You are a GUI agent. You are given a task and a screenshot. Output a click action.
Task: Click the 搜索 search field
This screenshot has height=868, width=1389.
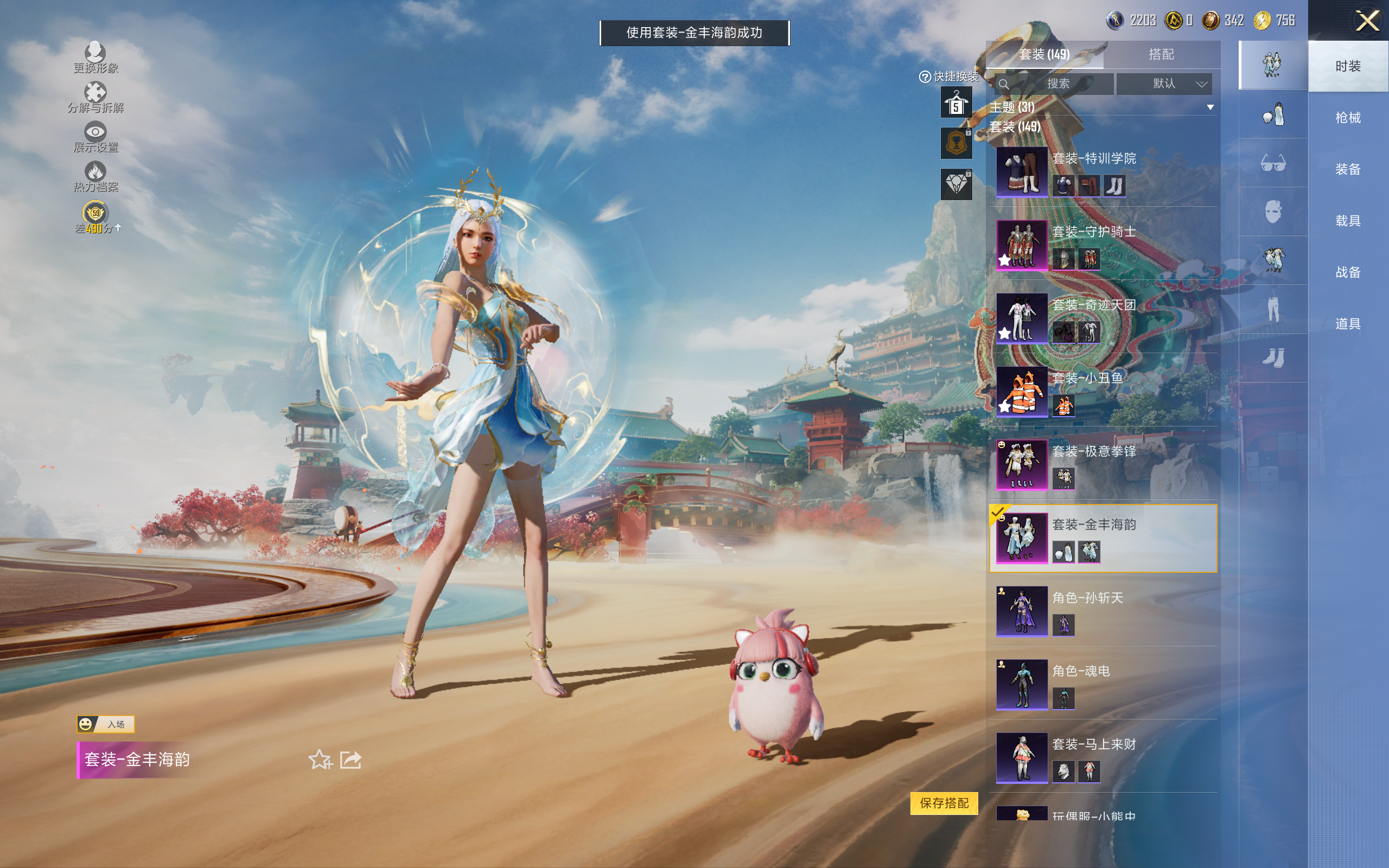(x=1055, y=84)
